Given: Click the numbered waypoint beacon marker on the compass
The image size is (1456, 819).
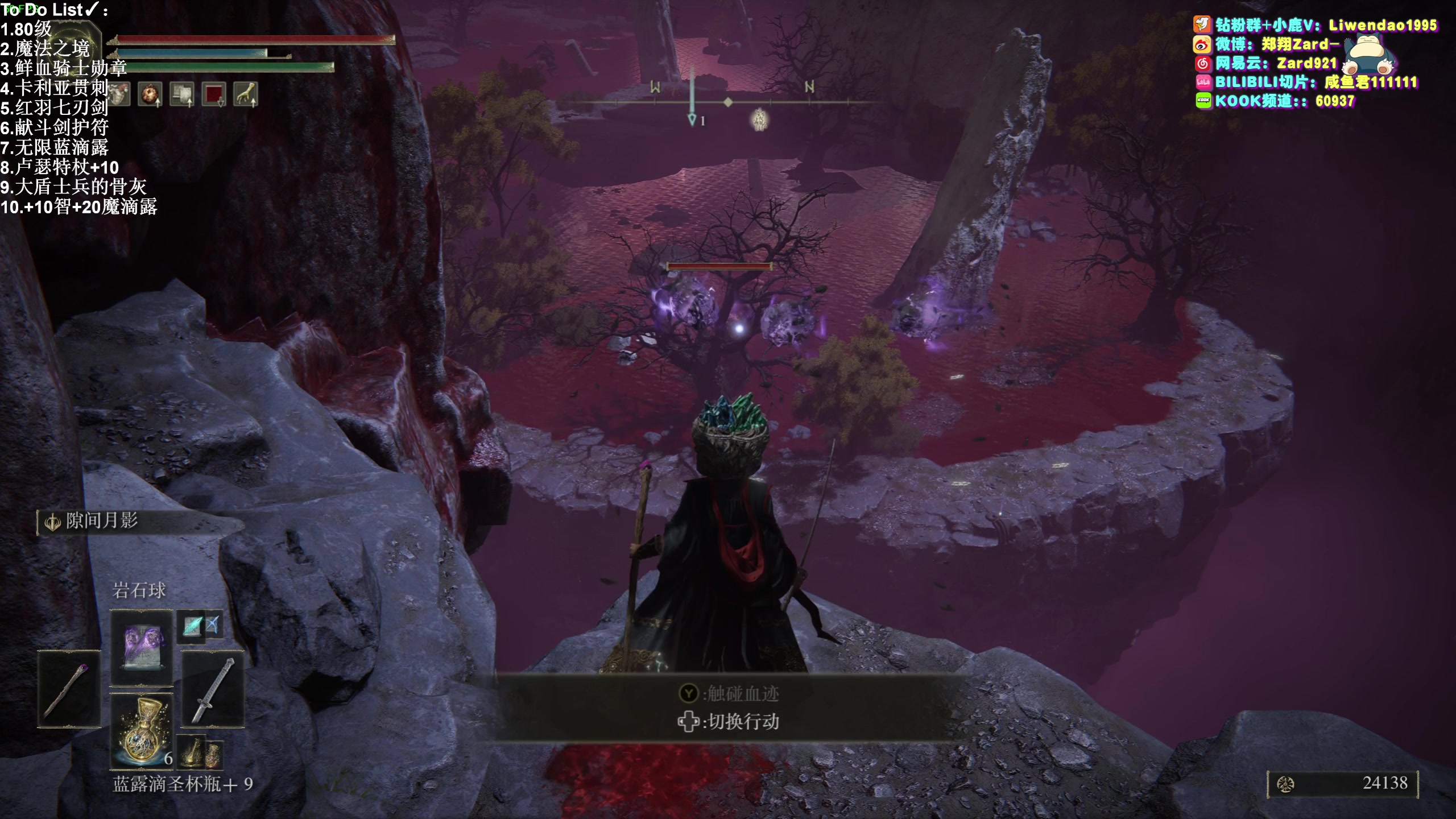Looking at the screenshot, I should 692,119.
